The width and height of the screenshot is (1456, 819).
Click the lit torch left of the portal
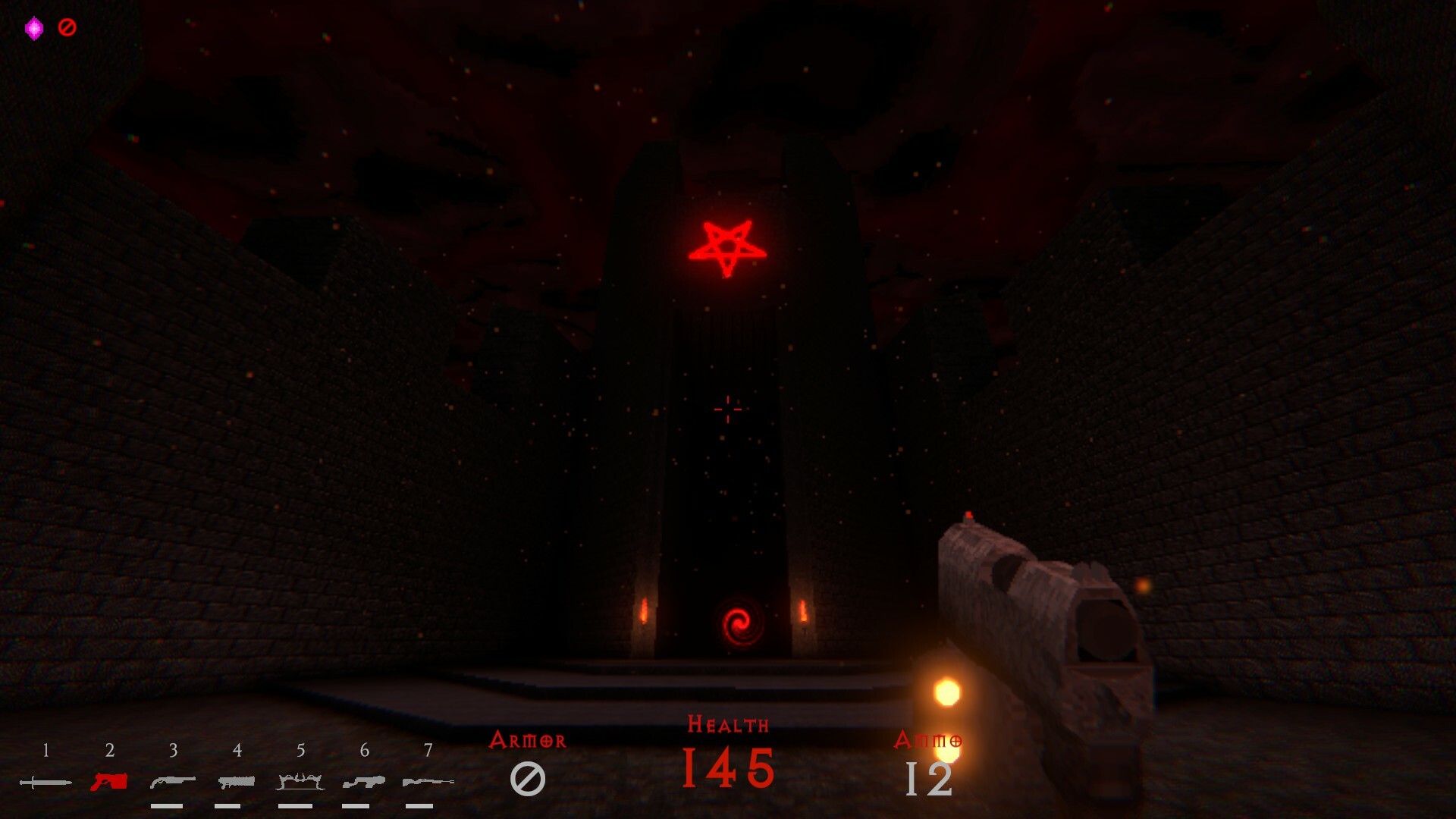point(642,610)
